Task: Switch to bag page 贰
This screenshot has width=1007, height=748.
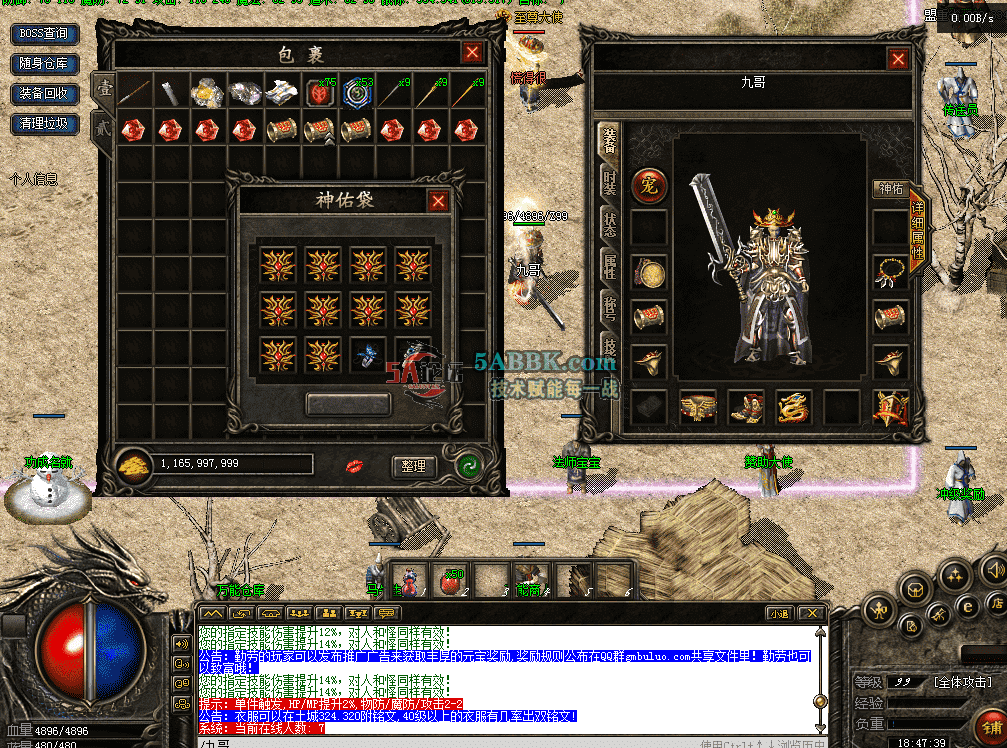Action: [x=102, y=130]
